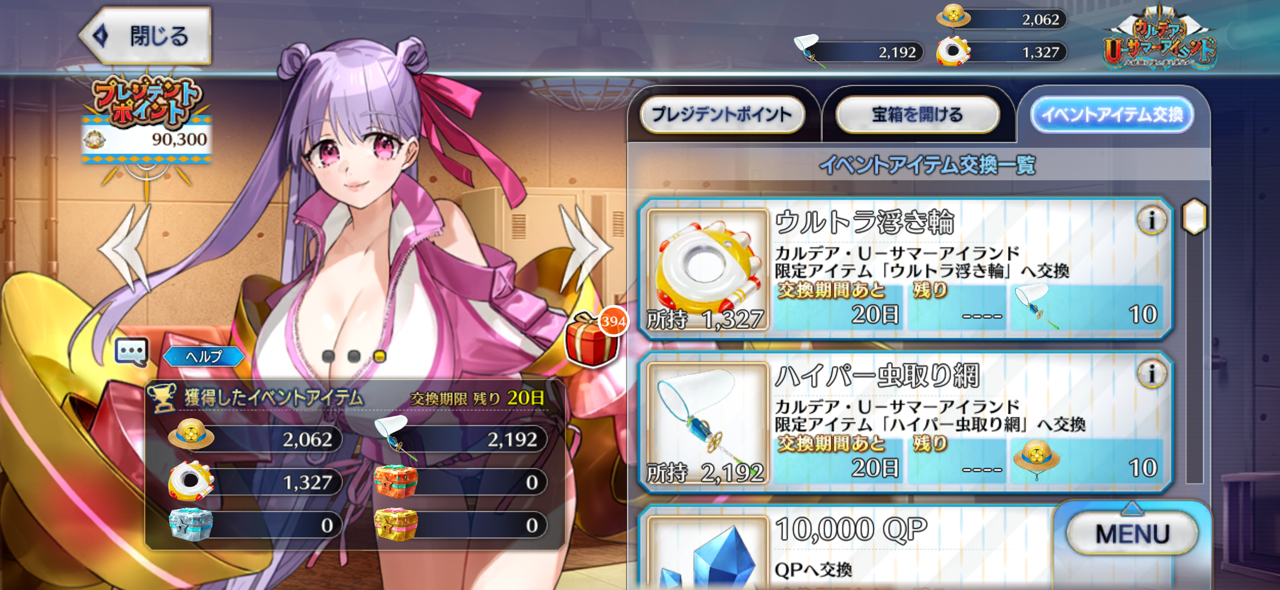Show next character with right arrow

586,247
